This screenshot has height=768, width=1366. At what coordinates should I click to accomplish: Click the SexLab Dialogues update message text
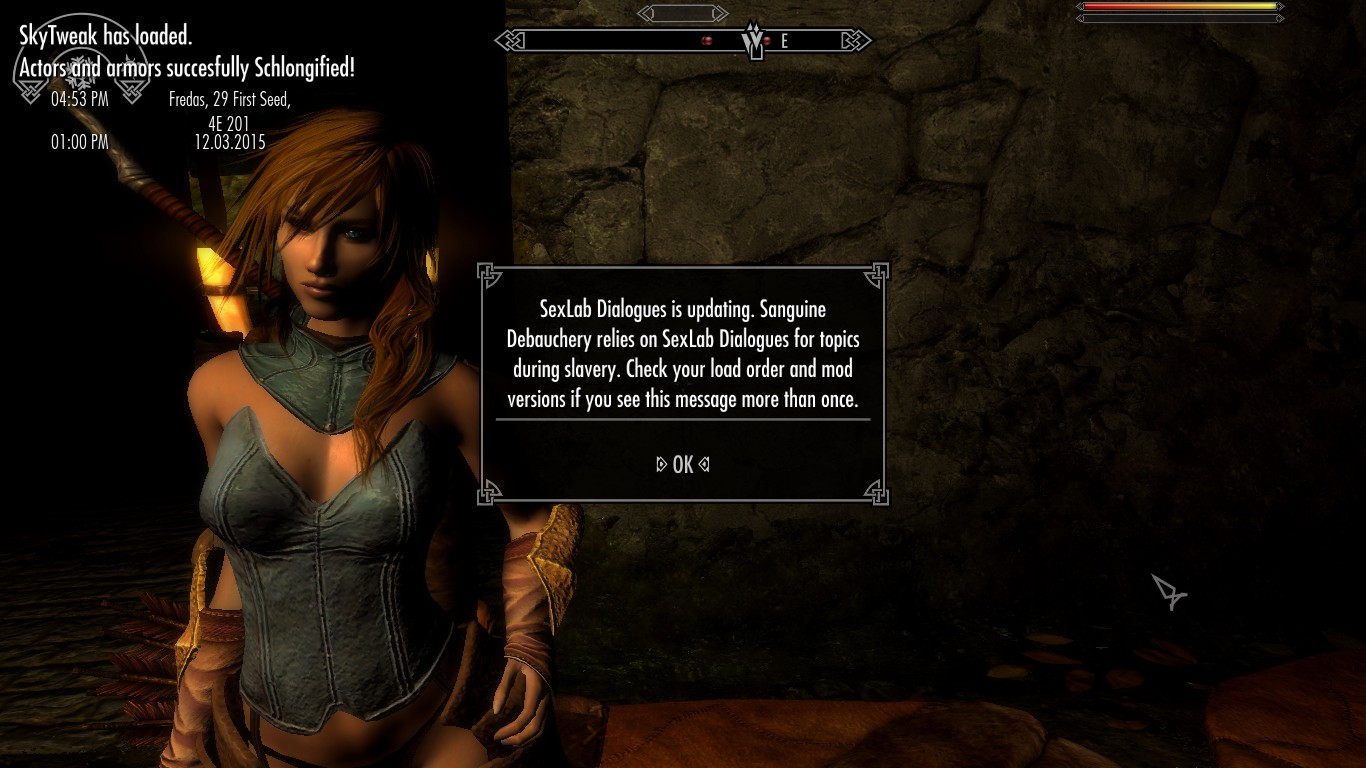click(x=682, y=354)
